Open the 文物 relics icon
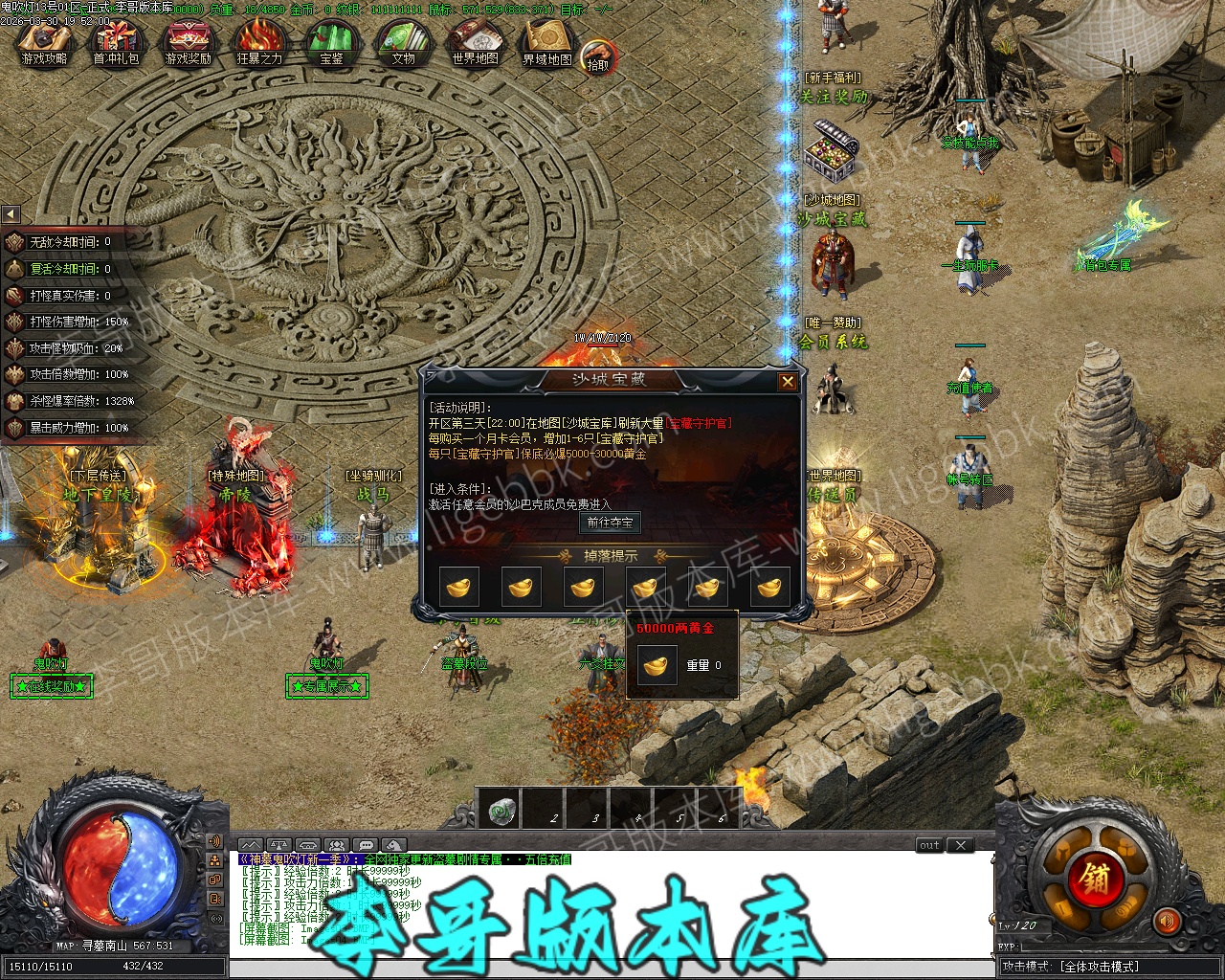 coord(403,44)
